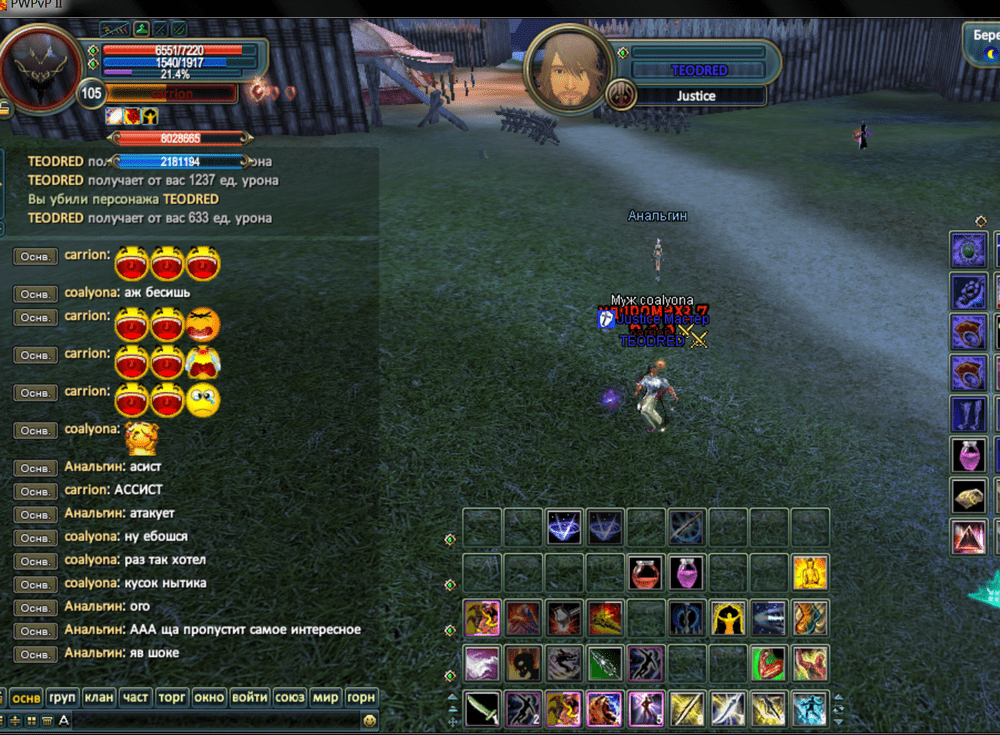The image size is (1000, 735).
Task: Open the Осн. channel tag beside АССИСТ
Action: tap(35, 491)
